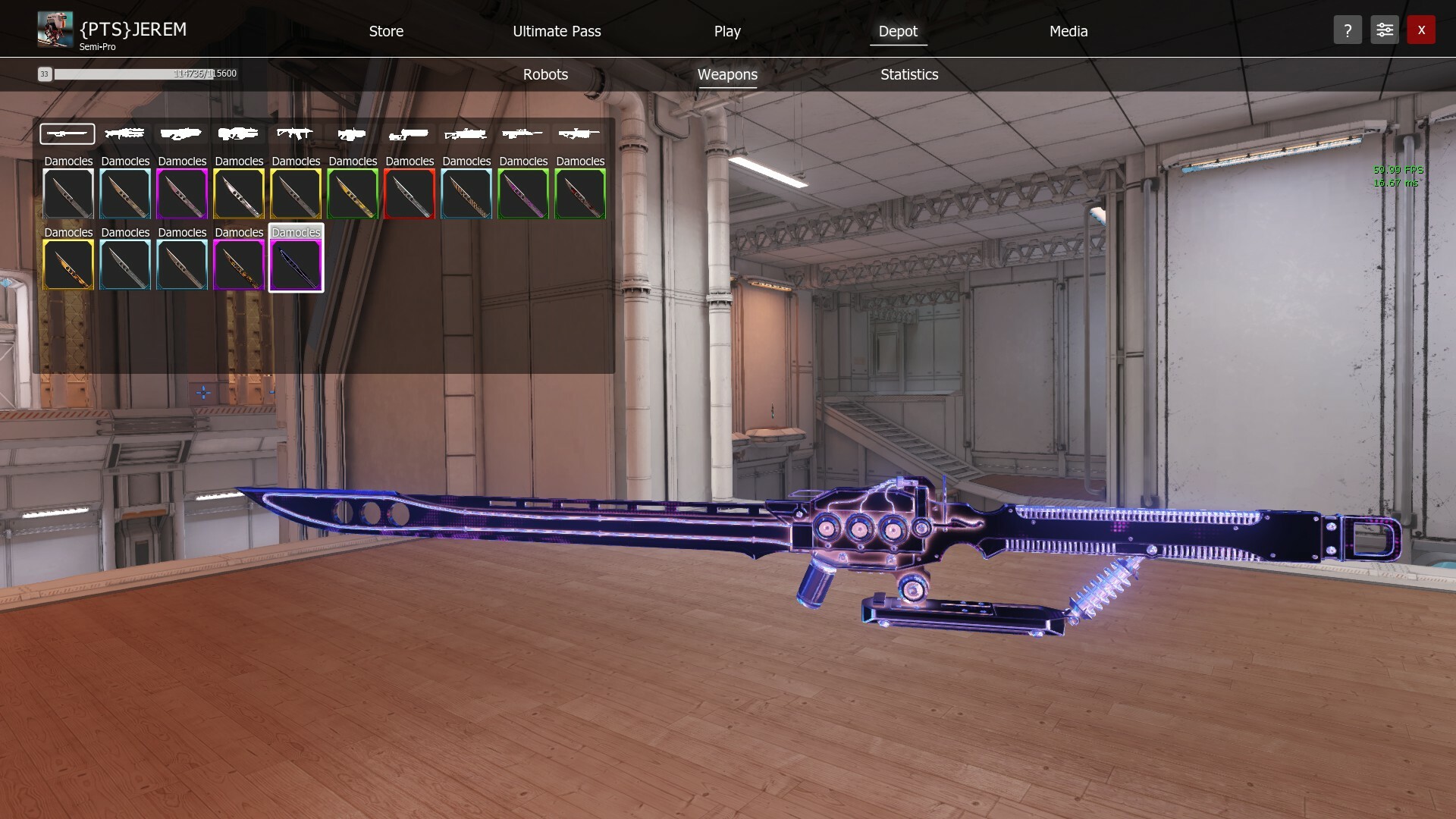1456x819 pixels.
Task: Go to the Store page
Action: pyautogui.click(x=386, y=31)
